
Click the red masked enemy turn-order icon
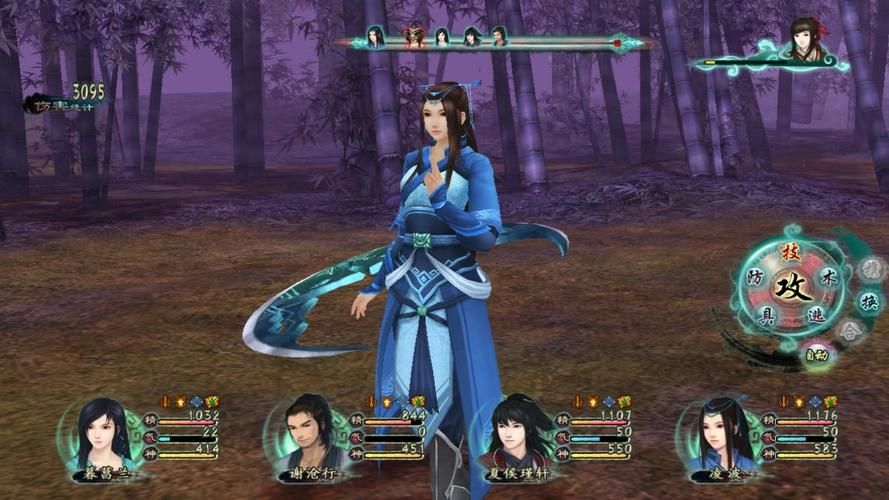point(413,38)
